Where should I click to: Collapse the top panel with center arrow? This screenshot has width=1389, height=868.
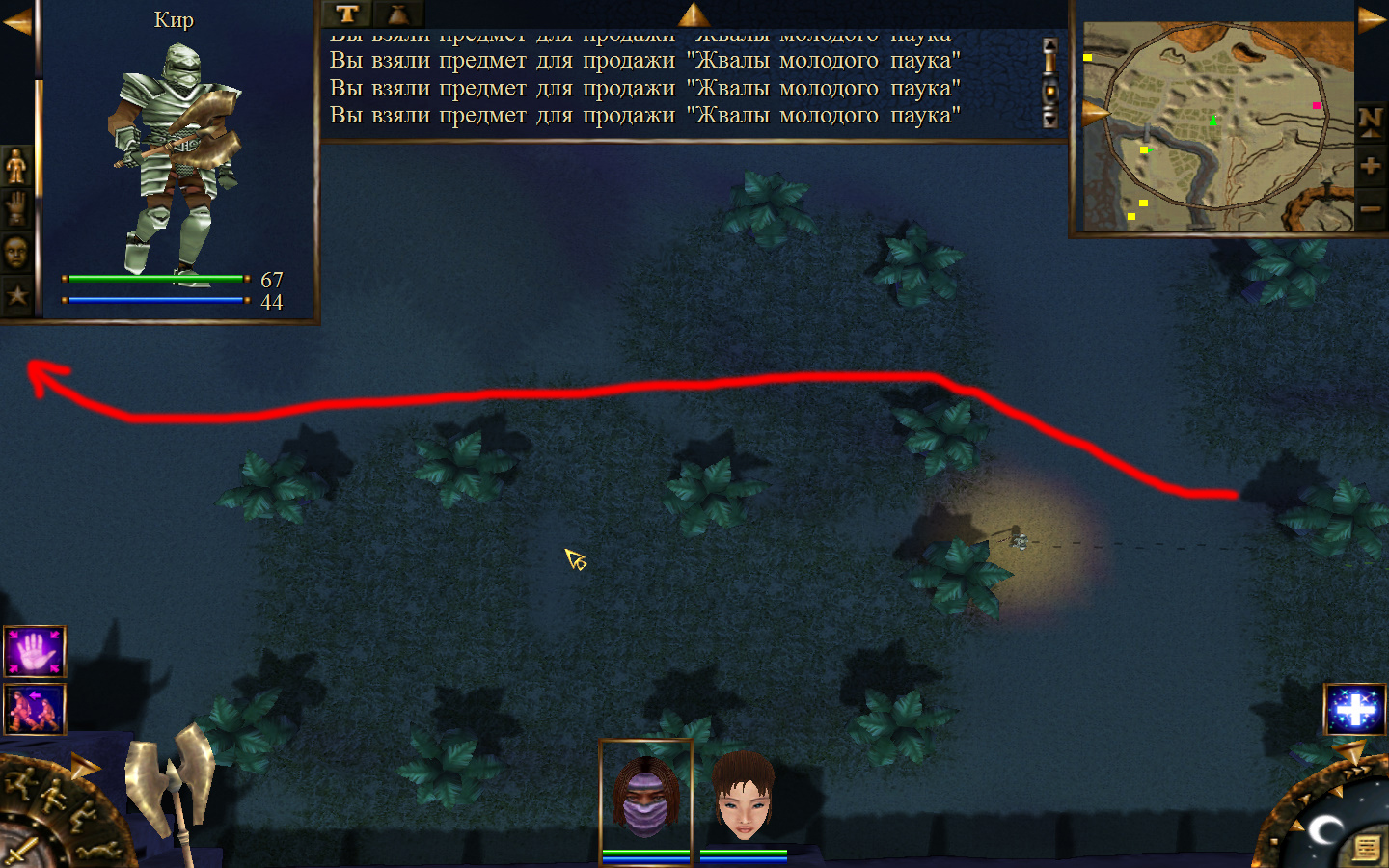point(694,14)
